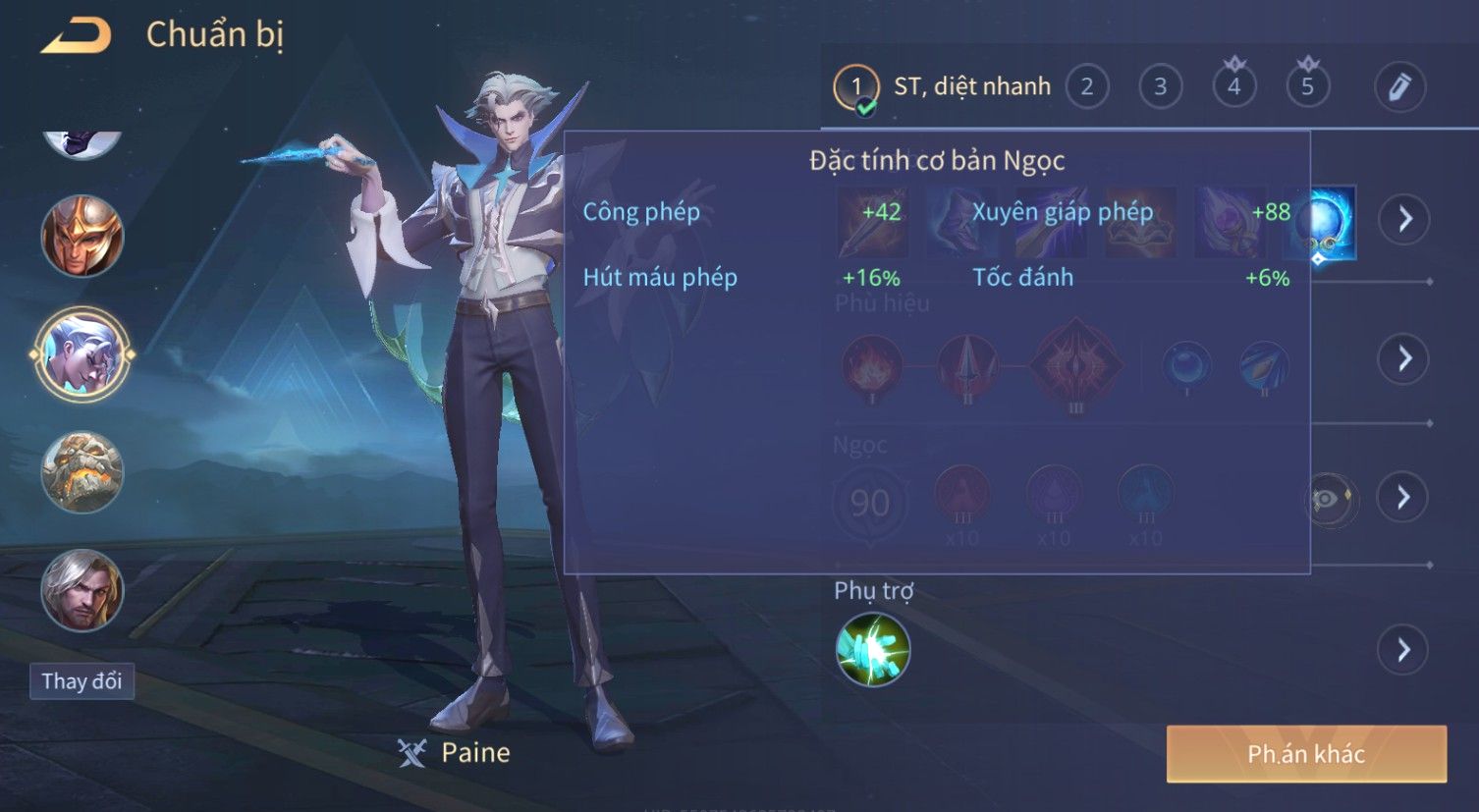This screenshot has height=812, width=1479.
Task: Select build preset 1 "ST, diệt nhanh"
Action: (943, 87)
